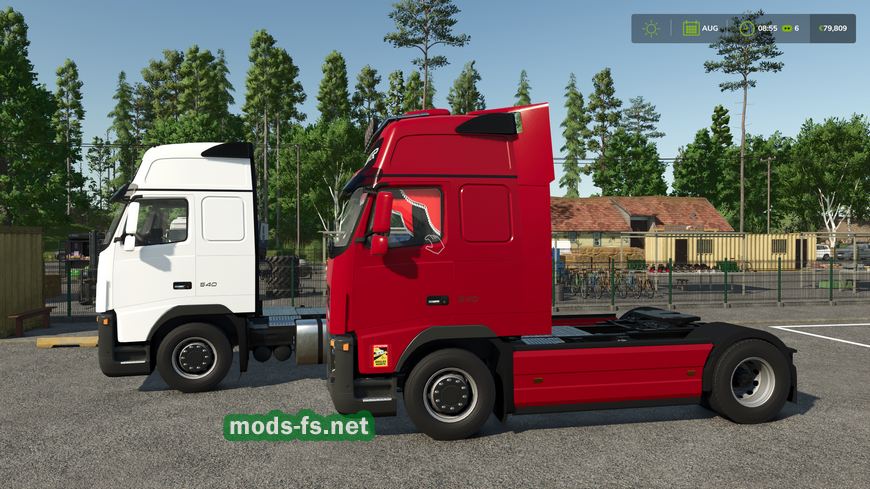Viewport: 870px width, 489px height.
Task: Click the sun weather icon
Action: tap(651, 28)
